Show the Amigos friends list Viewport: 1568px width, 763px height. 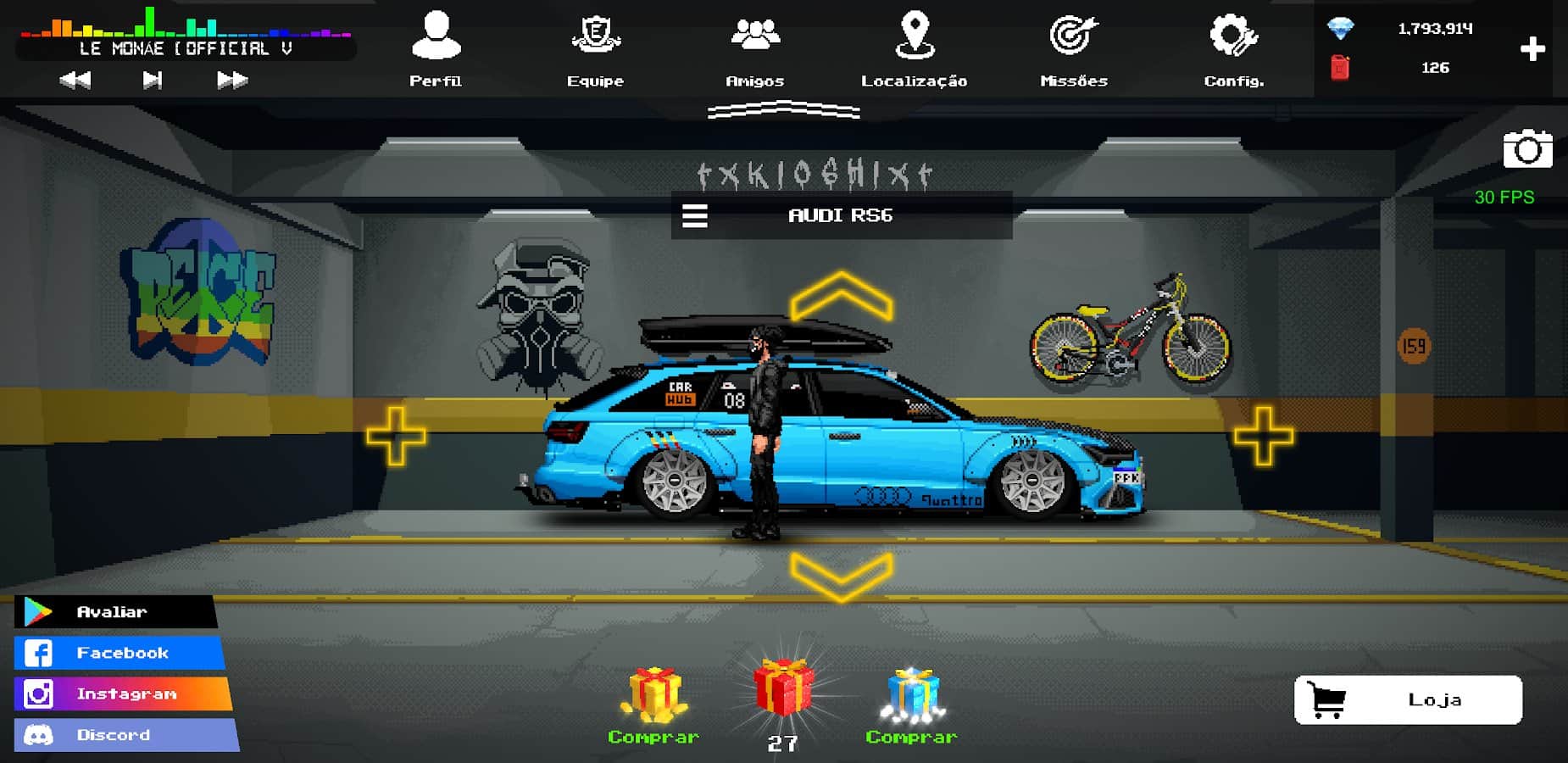tap(754, 47)
